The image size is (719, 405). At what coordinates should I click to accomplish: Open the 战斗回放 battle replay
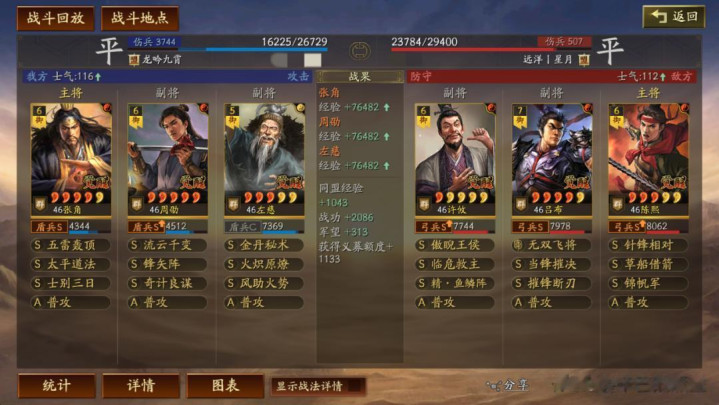(x=55, y=18)
